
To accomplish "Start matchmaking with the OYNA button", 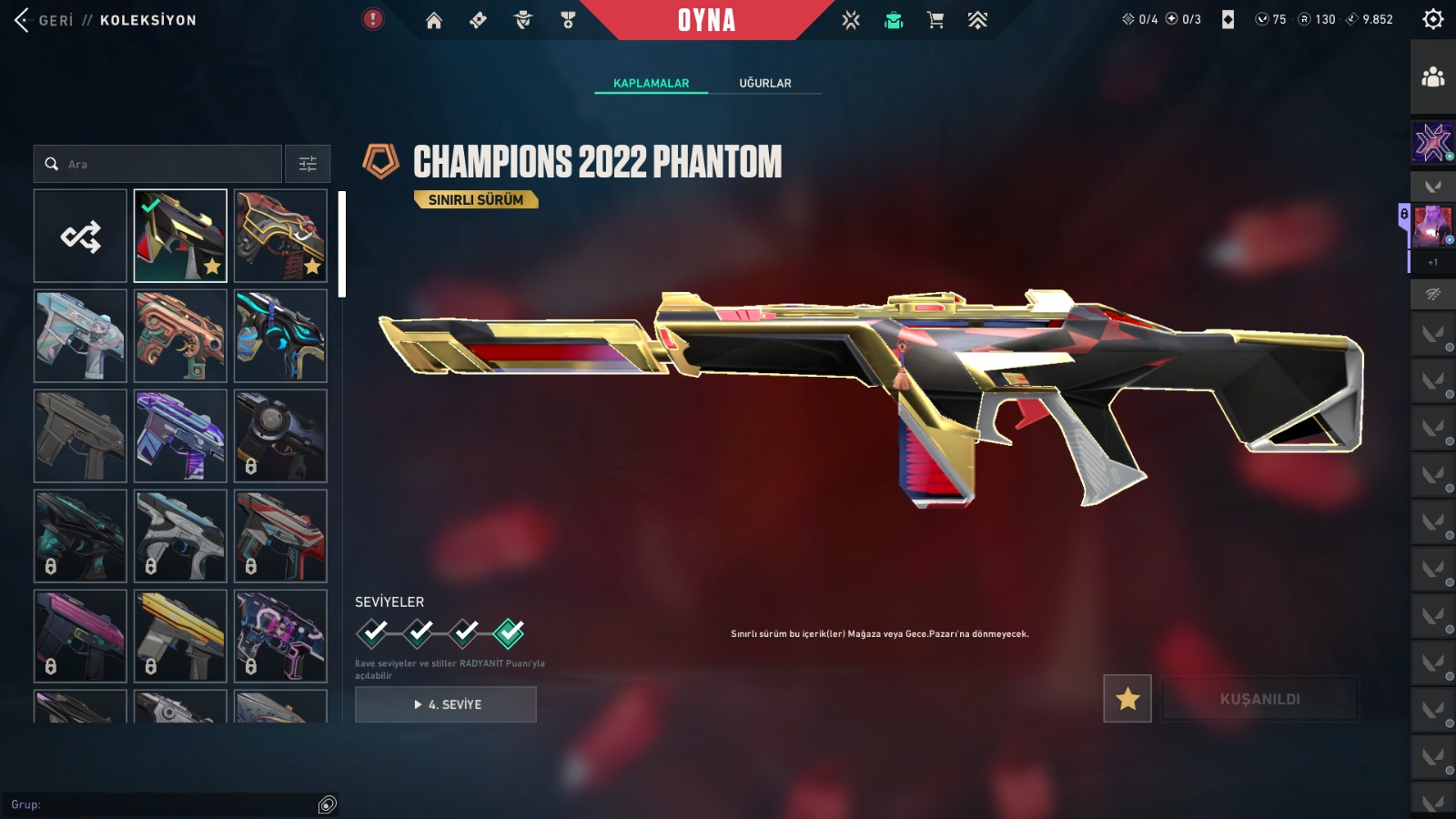I will tap(706, 20).
